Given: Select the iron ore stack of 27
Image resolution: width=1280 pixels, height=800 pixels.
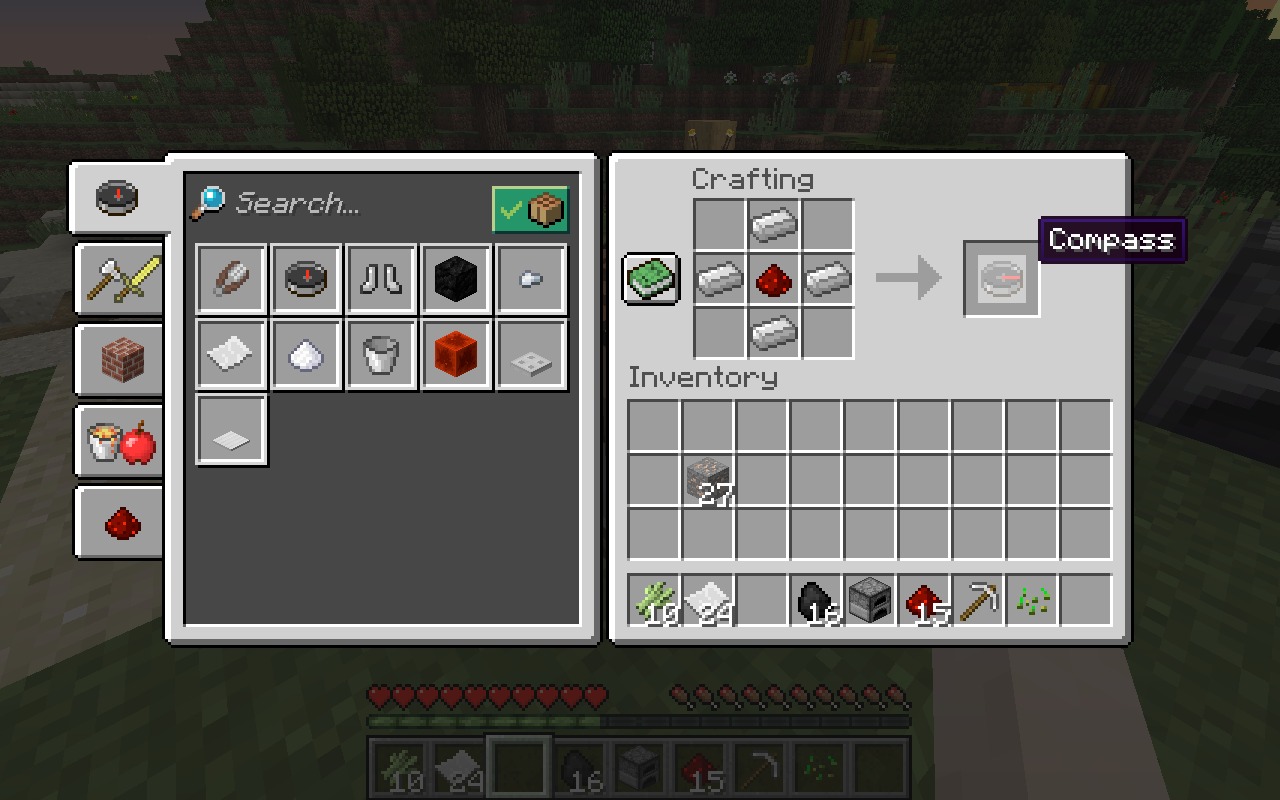Looking at the screenshot, I should click(x=709, y=480).
